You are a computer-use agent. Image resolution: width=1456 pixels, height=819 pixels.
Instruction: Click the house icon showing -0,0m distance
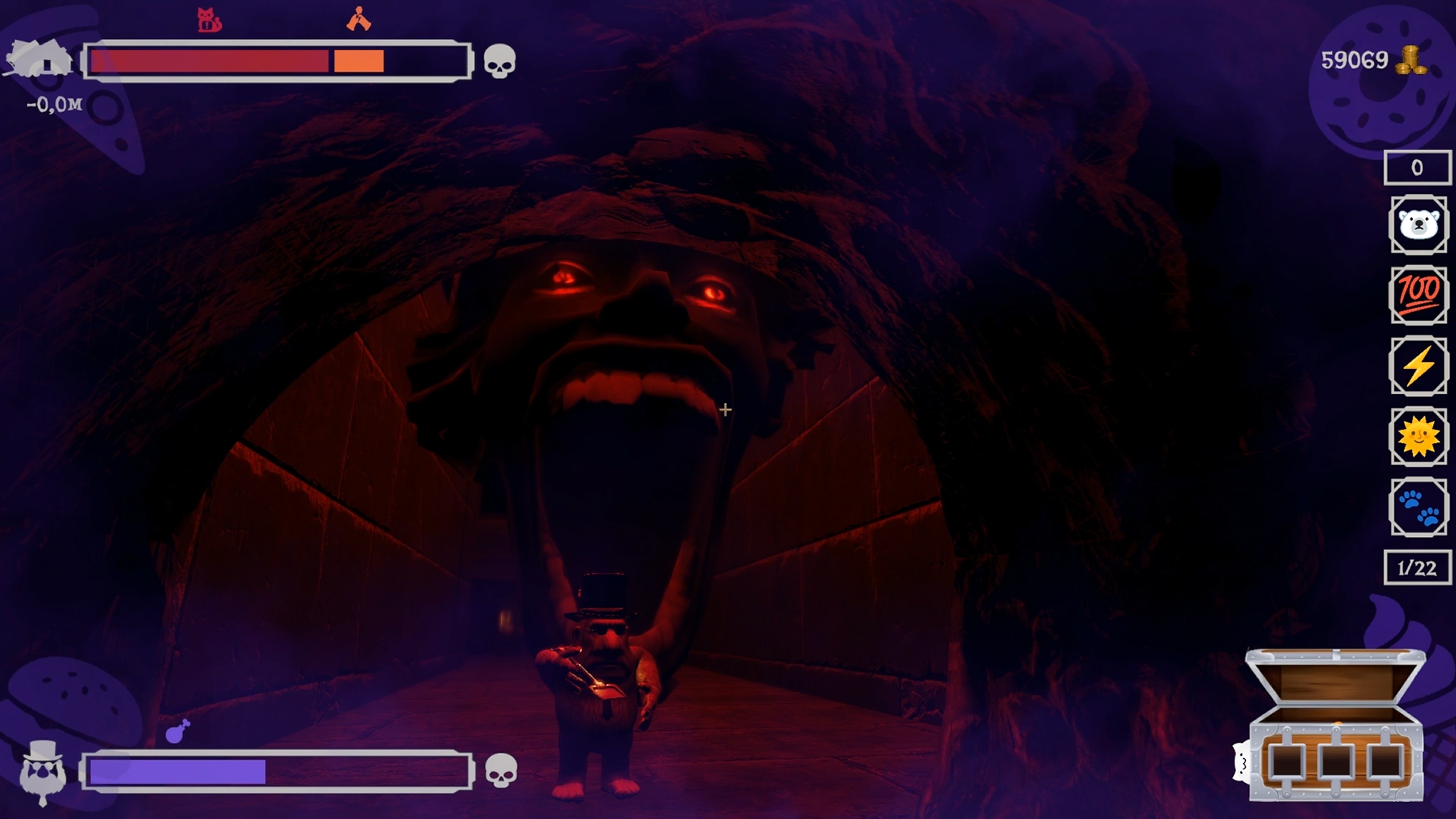(41, 62)
